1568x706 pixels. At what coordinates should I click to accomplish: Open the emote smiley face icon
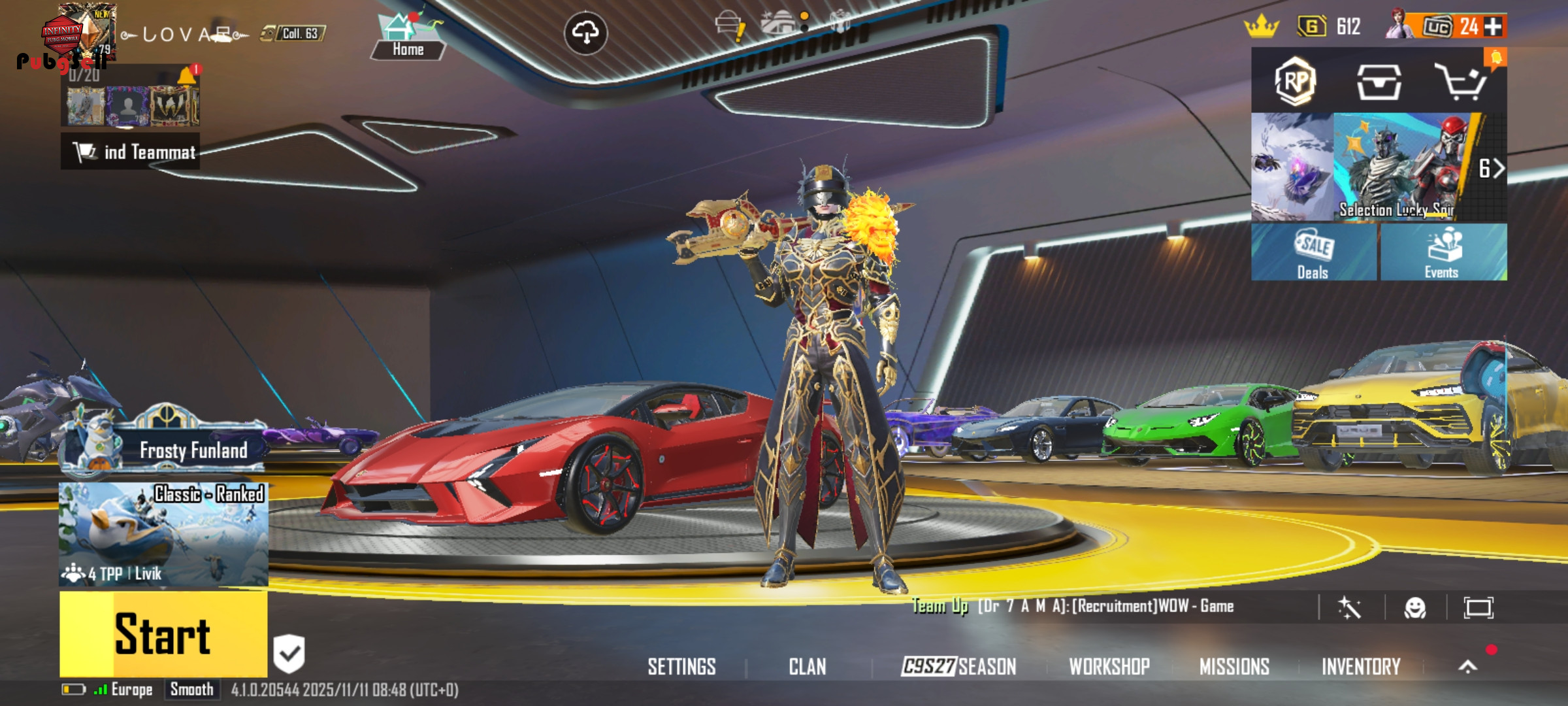1415,608
